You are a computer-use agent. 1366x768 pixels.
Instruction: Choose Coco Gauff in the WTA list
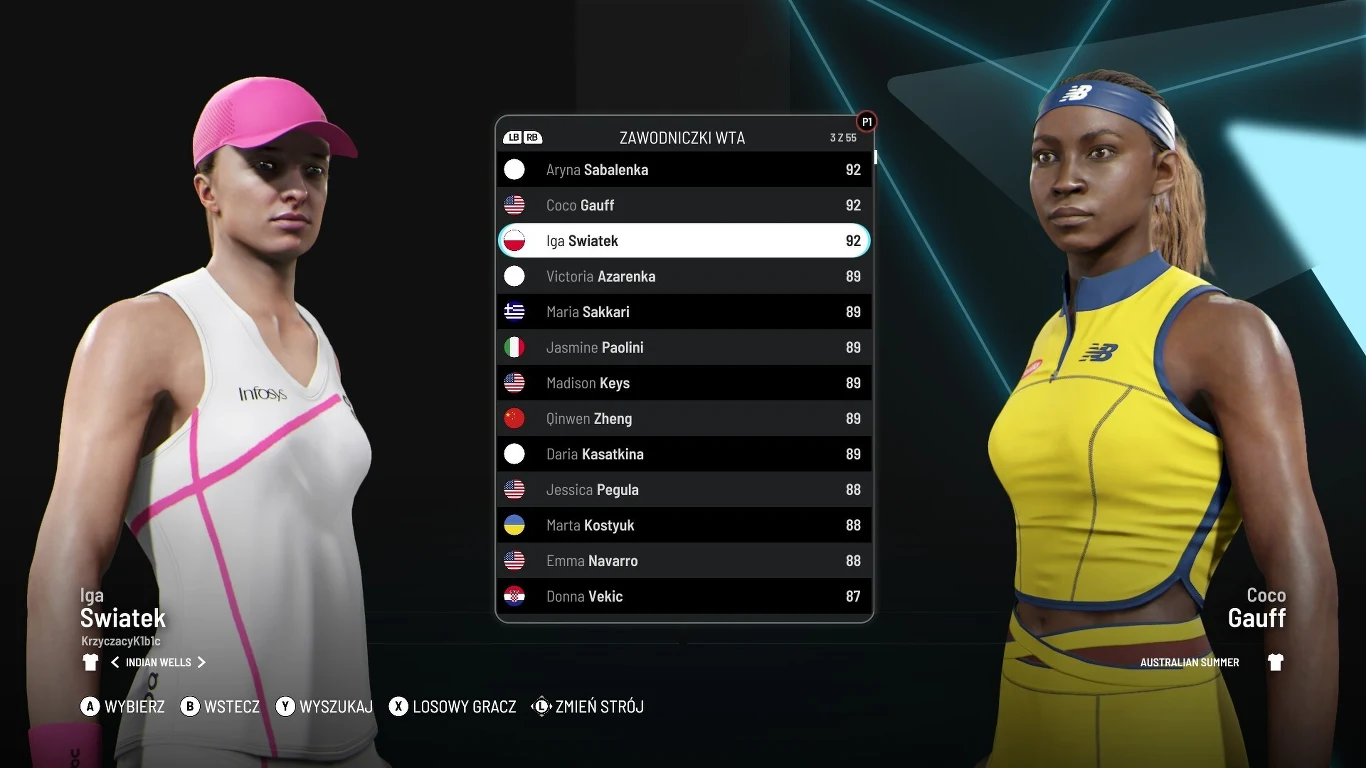(x=684, y=205)
